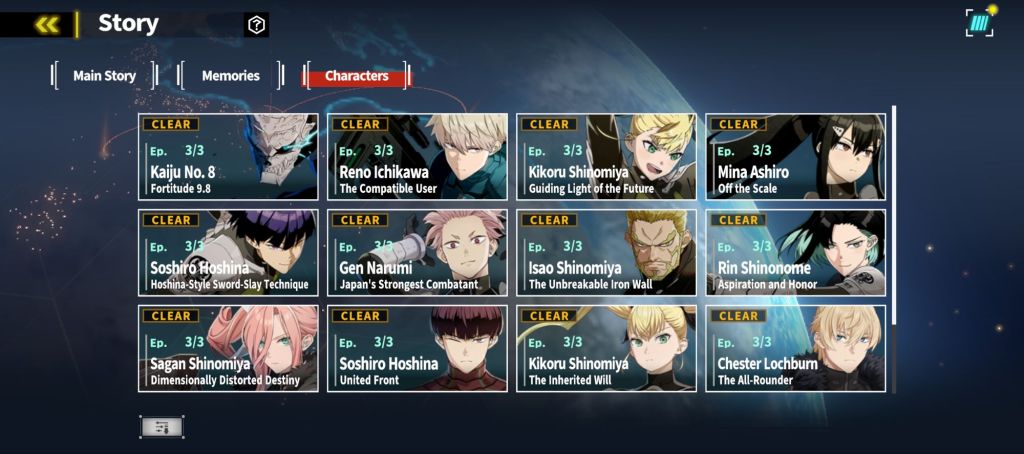Open Soshiro Hoshina Hoshina-Style Sword-Slay Technique story

[228, 252]
